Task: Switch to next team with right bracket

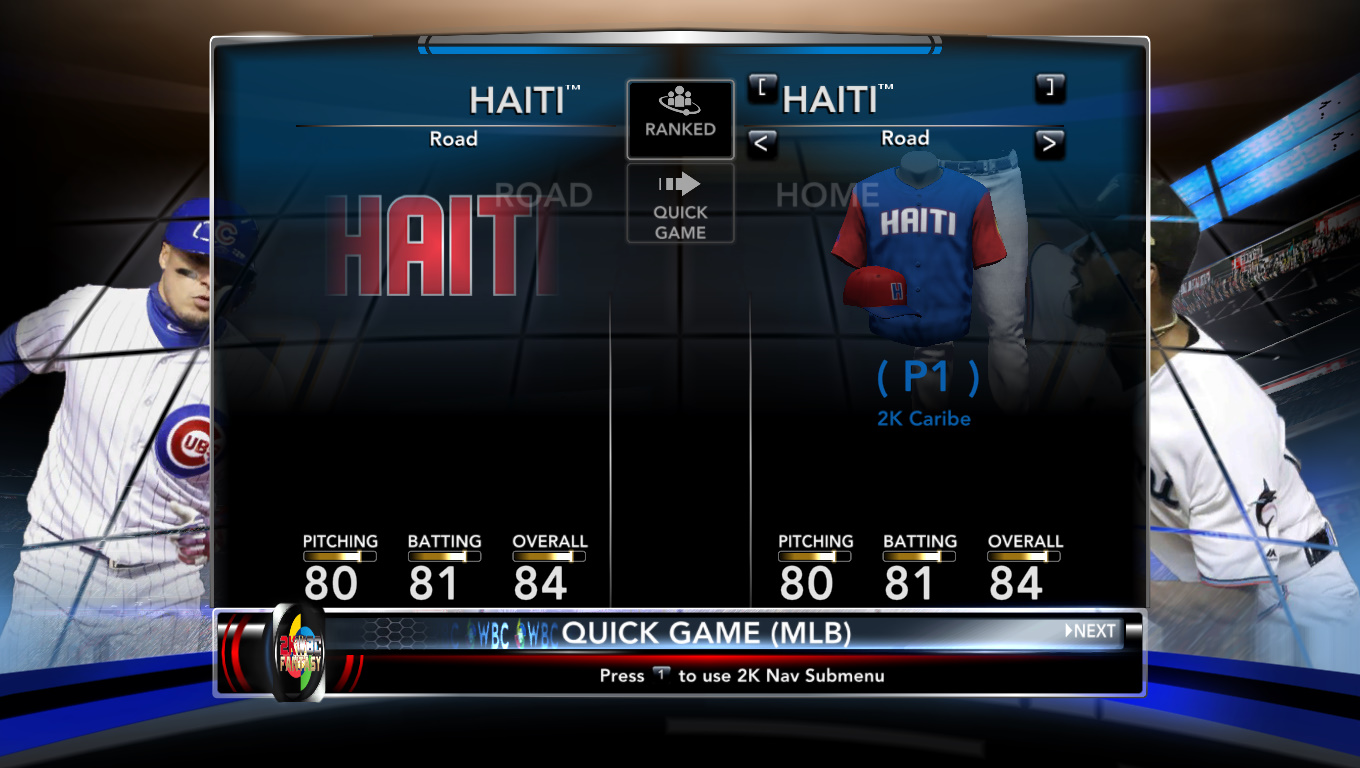Action: coord(1049,88)
